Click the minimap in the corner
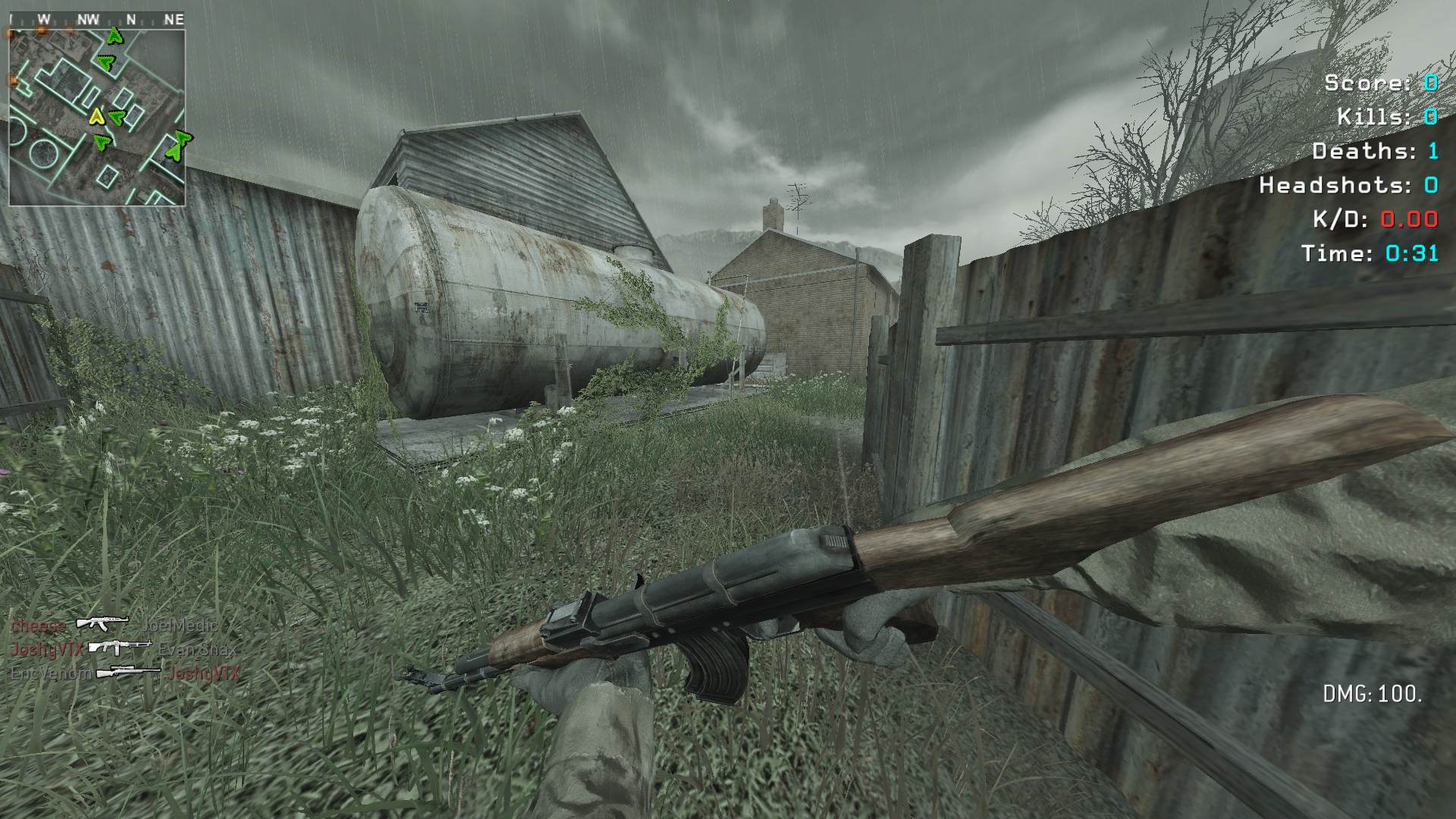The height and width of the screenshot is (819, 1456). [x=97, y=117]
